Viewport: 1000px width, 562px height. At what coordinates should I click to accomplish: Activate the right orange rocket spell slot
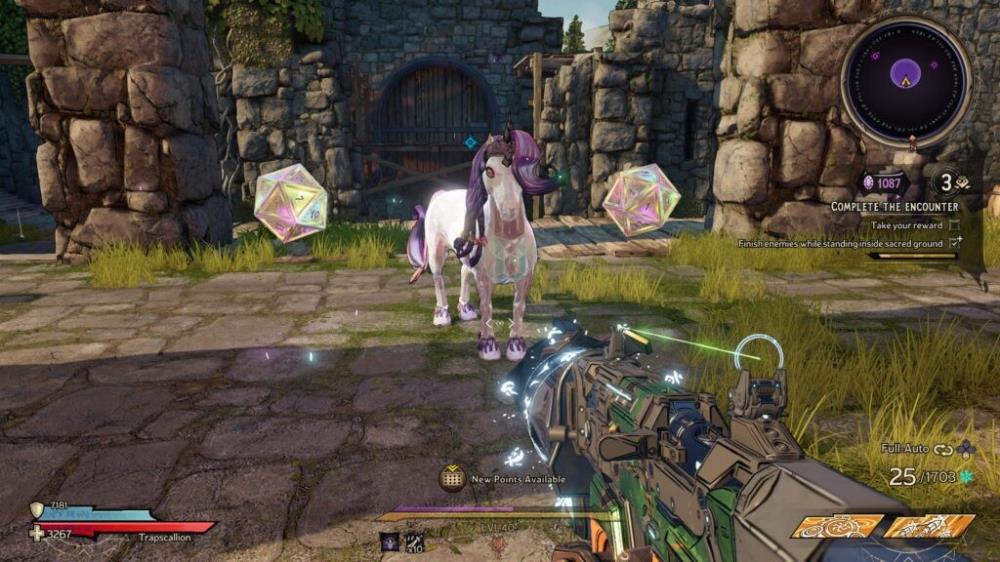[929, 526]
